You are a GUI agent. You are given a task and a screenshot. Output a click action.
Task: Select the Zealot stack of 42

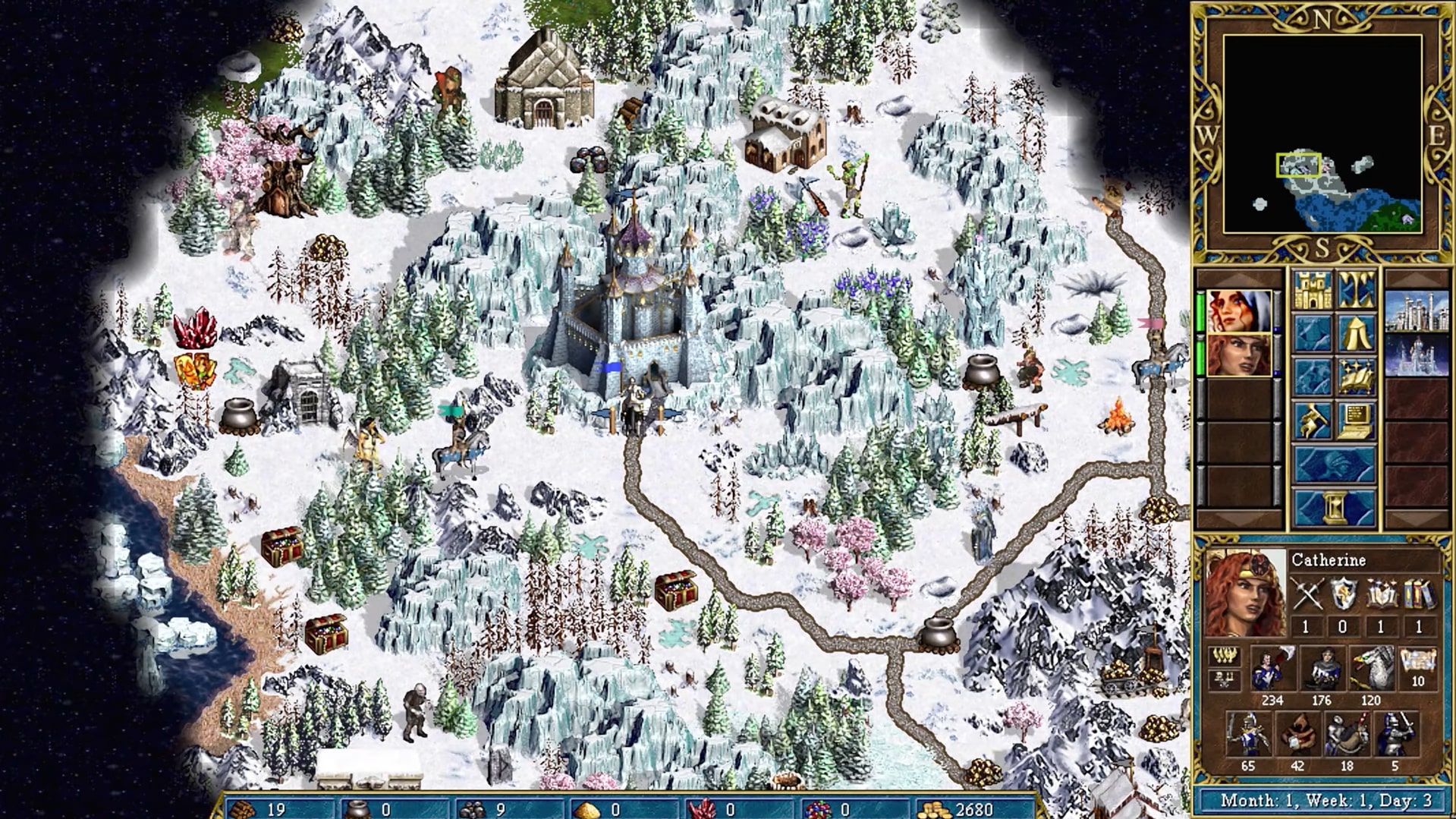click(x=1297, y=735)
